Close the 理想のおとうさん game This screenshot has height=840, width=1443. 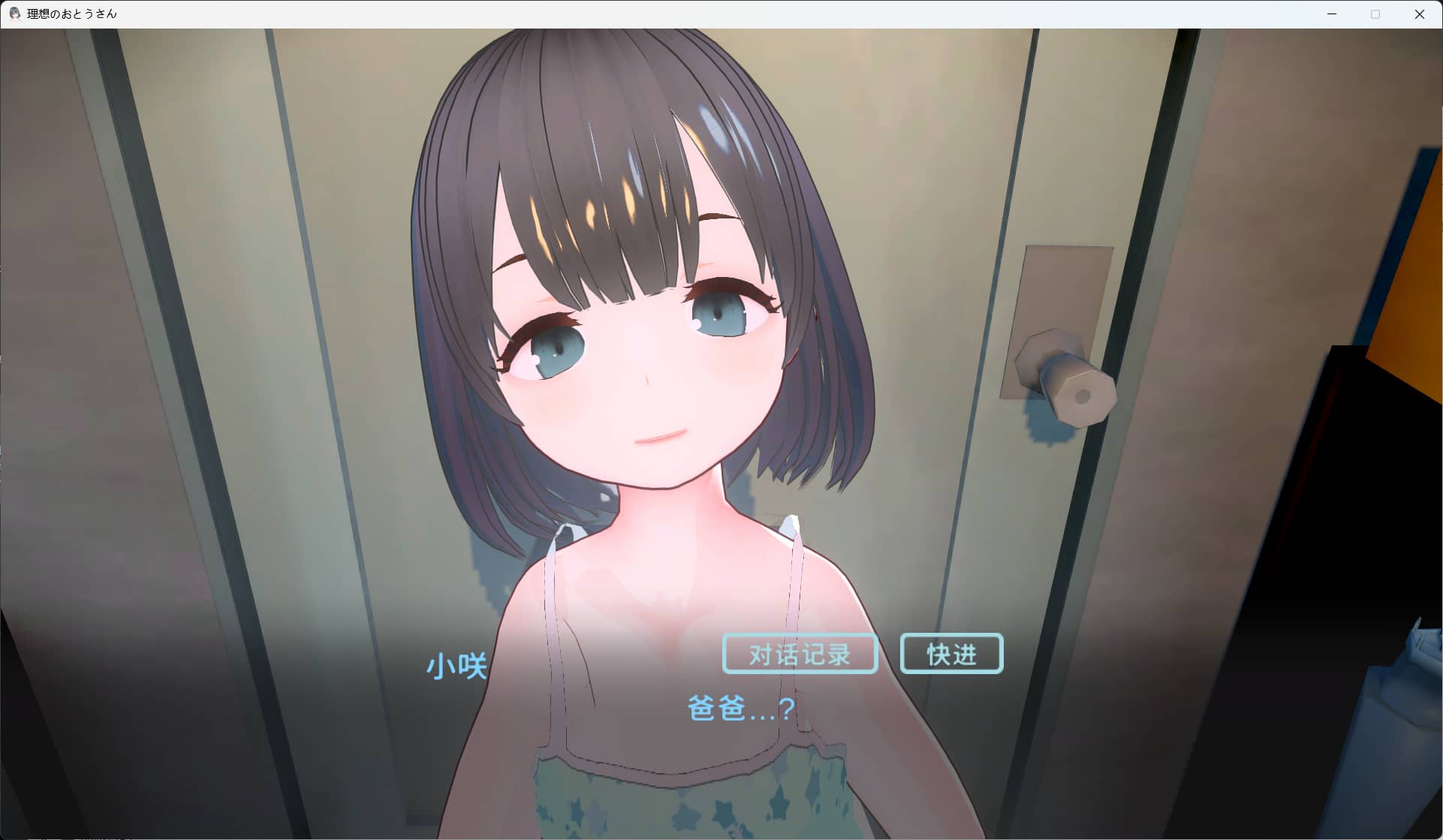1420,14
